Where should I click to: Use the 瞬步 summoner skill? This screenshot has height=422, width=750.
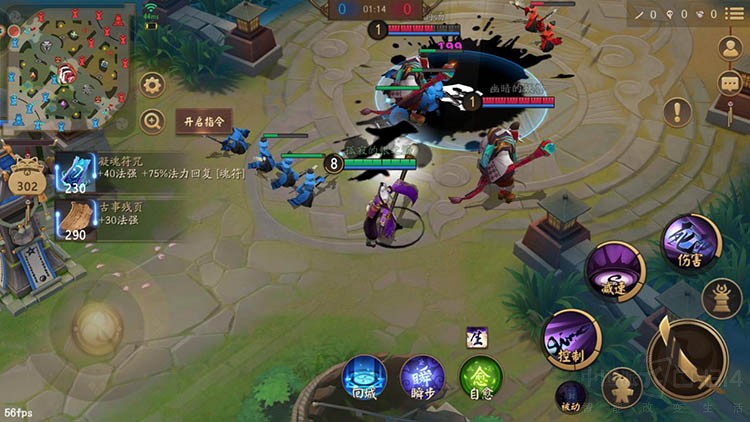(x=423, y=379)
